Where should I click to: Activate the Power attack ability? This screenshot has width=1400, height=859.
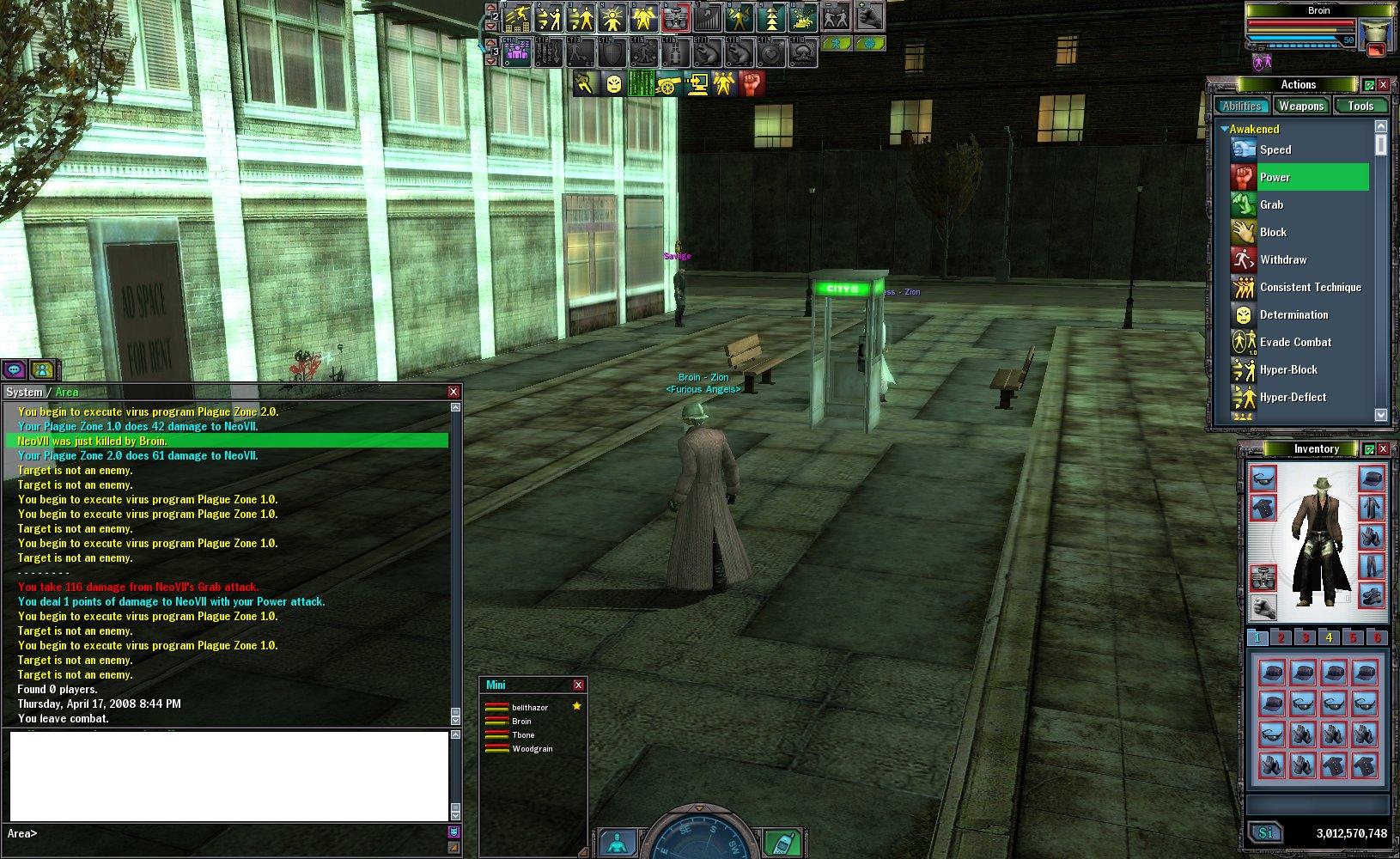coord(1275,177)
